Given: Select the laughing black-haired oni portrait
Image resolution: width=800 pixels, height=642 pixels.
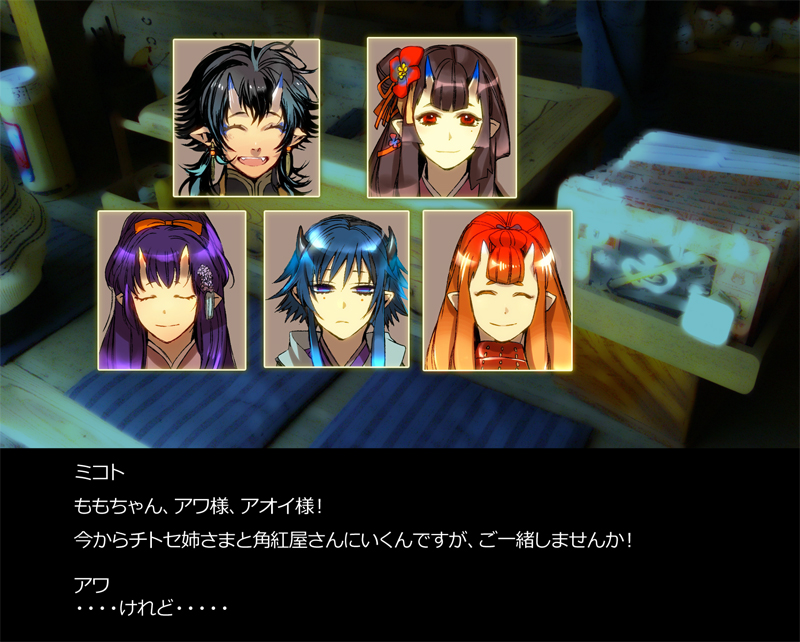Looking at the screenshot, I should [x=247, y=118].
